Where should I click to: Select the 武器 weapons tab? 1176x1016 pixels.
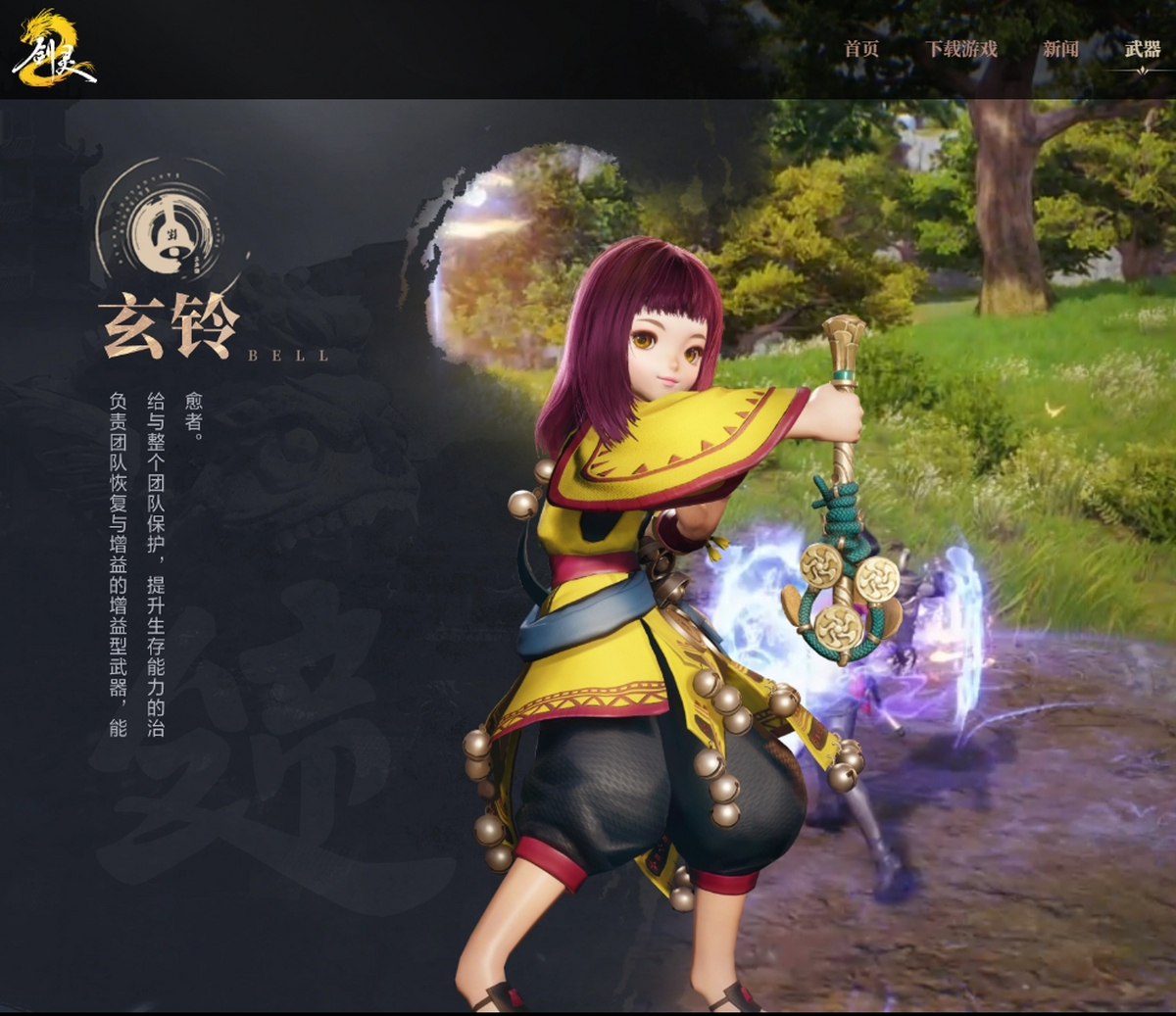pyautogui.click(x=1143, y=49)
